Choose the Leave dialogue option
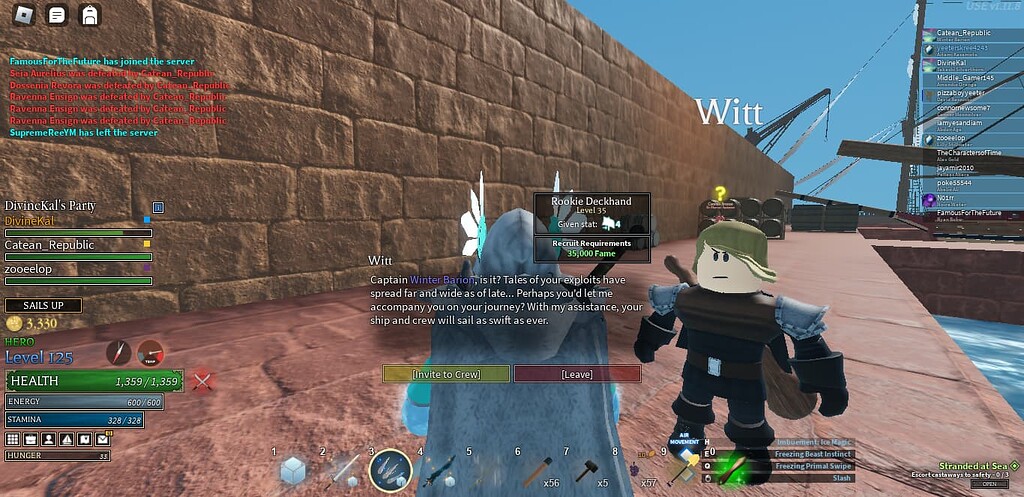The width and height of the screenshot is (1024, 497). tap(577, 374)
